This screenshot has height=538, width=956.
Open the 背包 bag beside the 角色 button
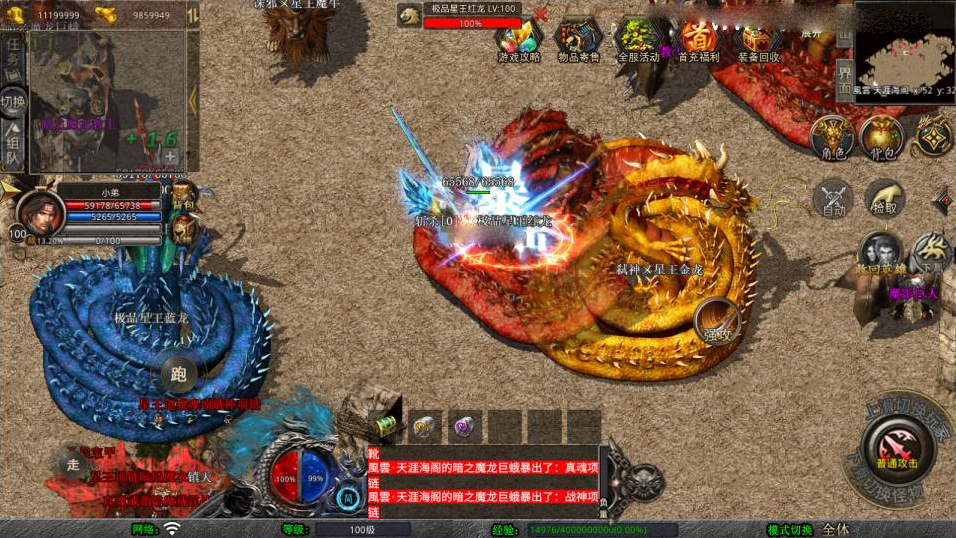(881, 137)
